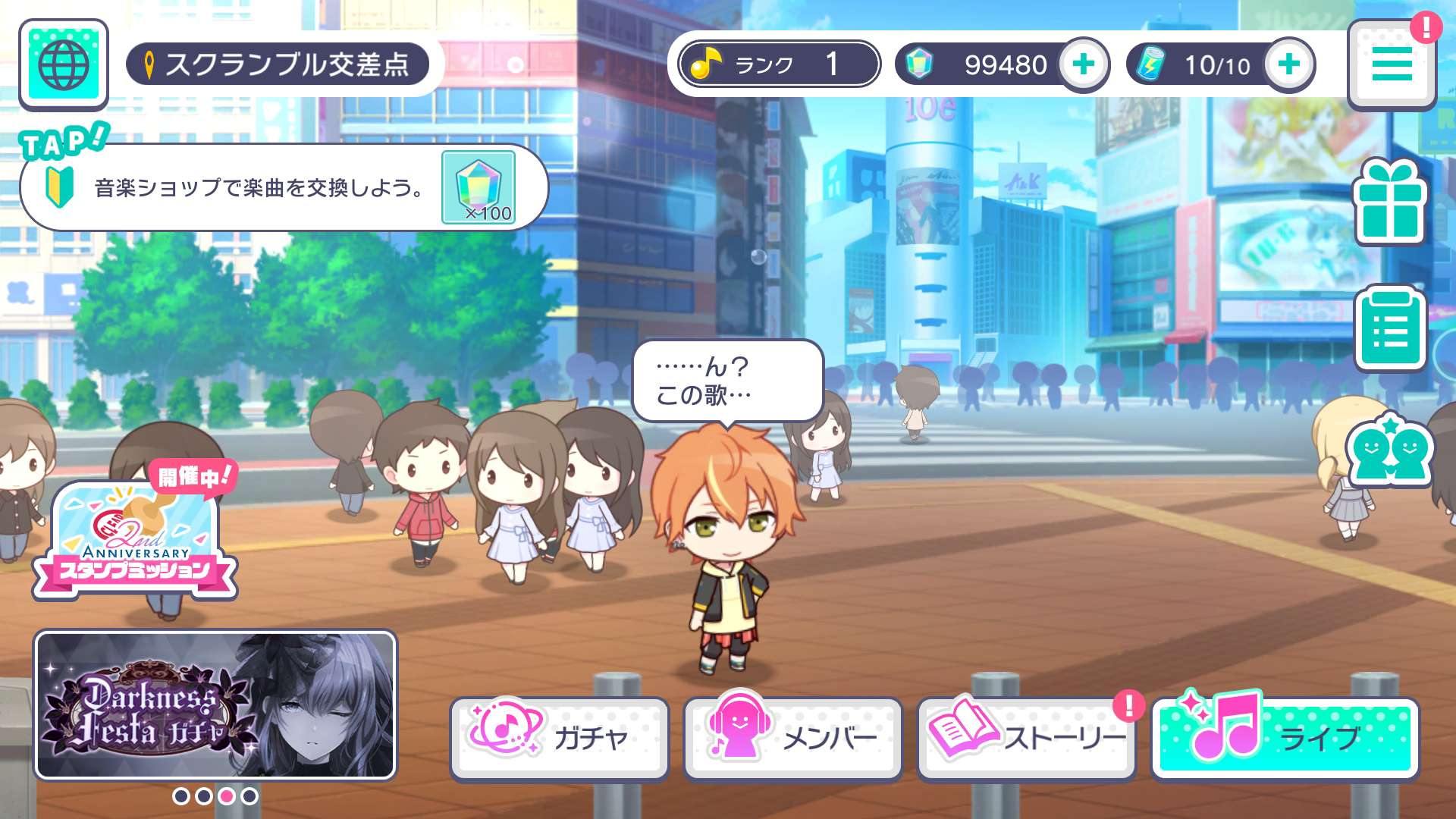Open the globe world map icon
Screen dimensions: 1456x819
(64, 64)
